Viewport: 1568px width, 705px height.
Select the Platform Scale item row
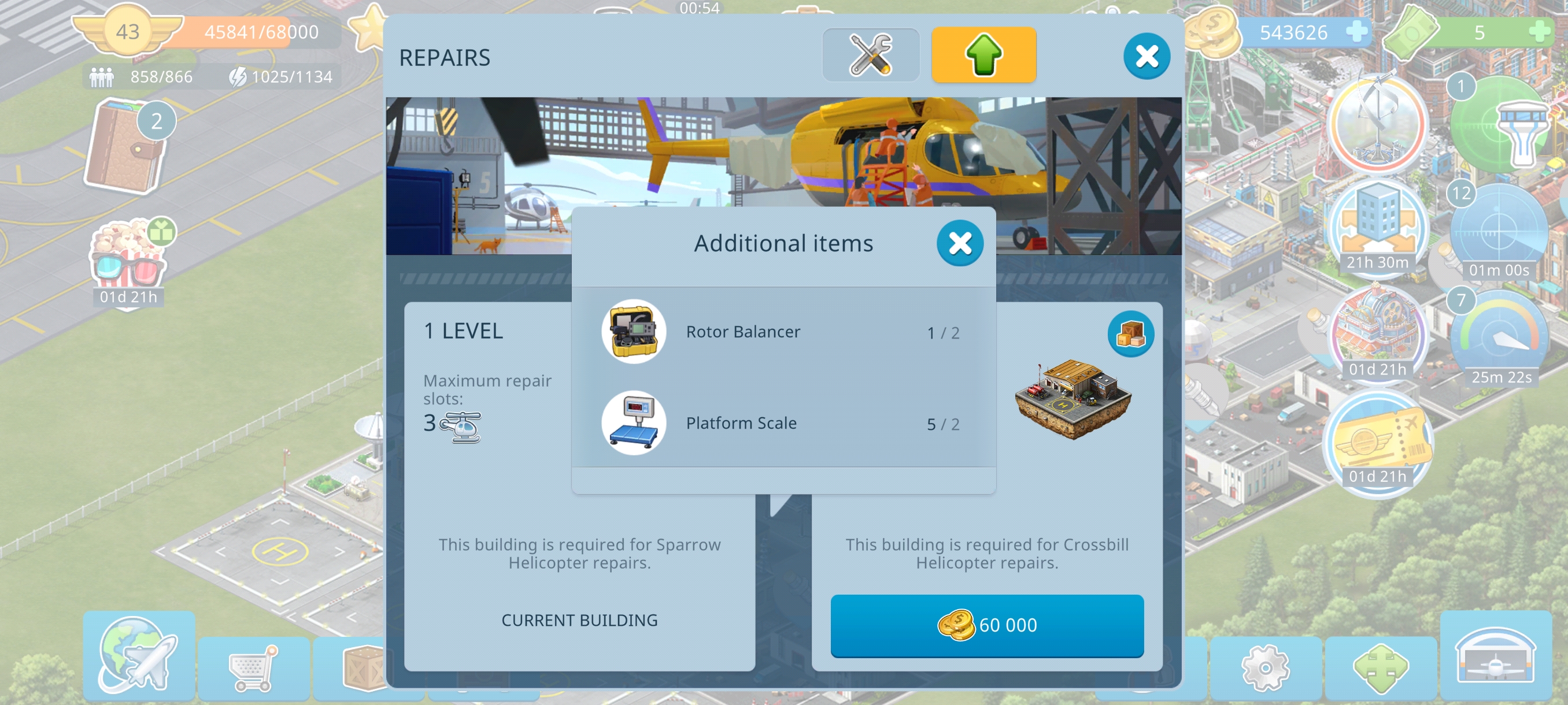click(x=783, y=424)
